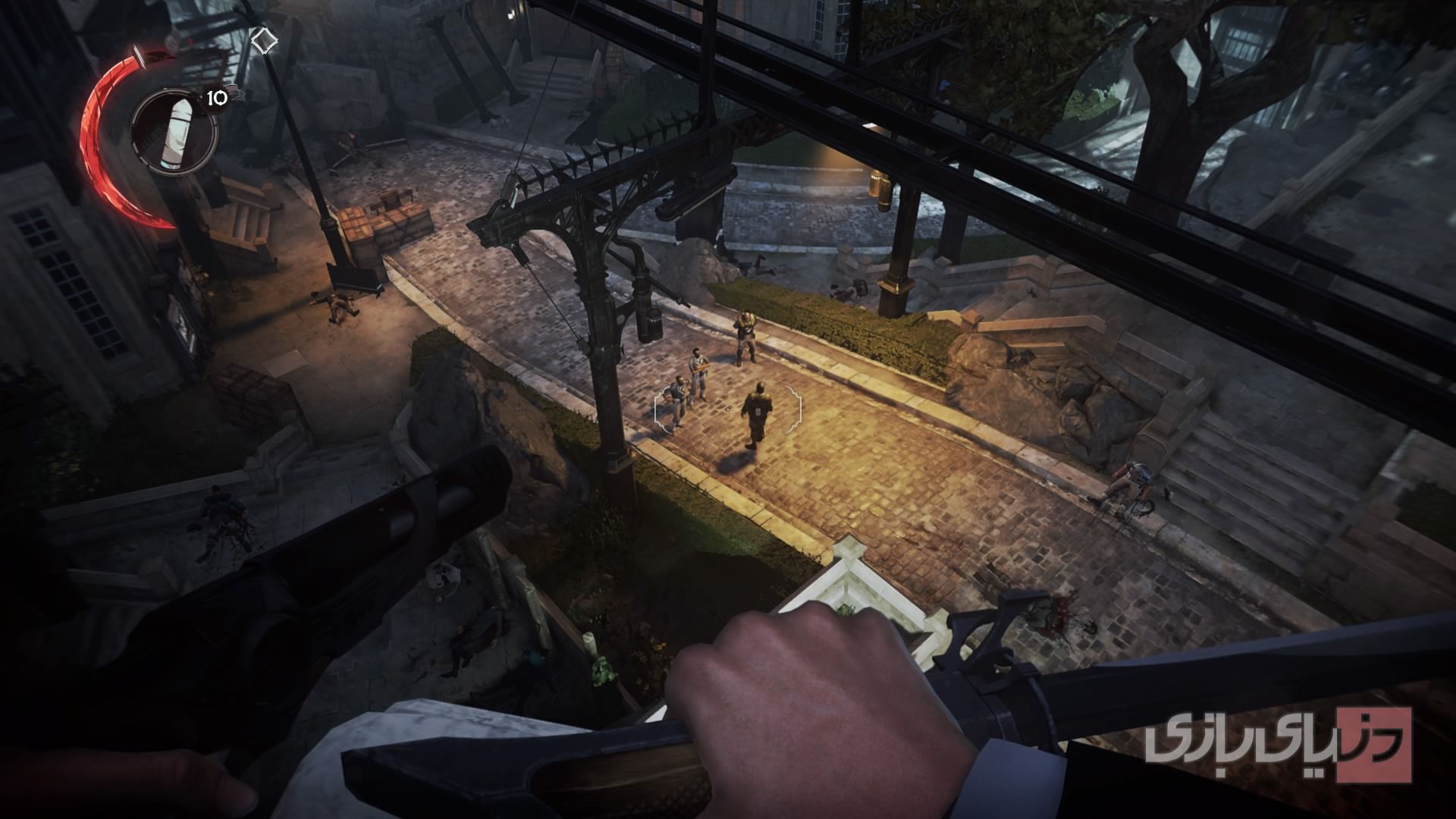The image size is (1456, 819).
Task: Click the bullet ammo icon in the HUD cylinder
Action: pos(177,130)
